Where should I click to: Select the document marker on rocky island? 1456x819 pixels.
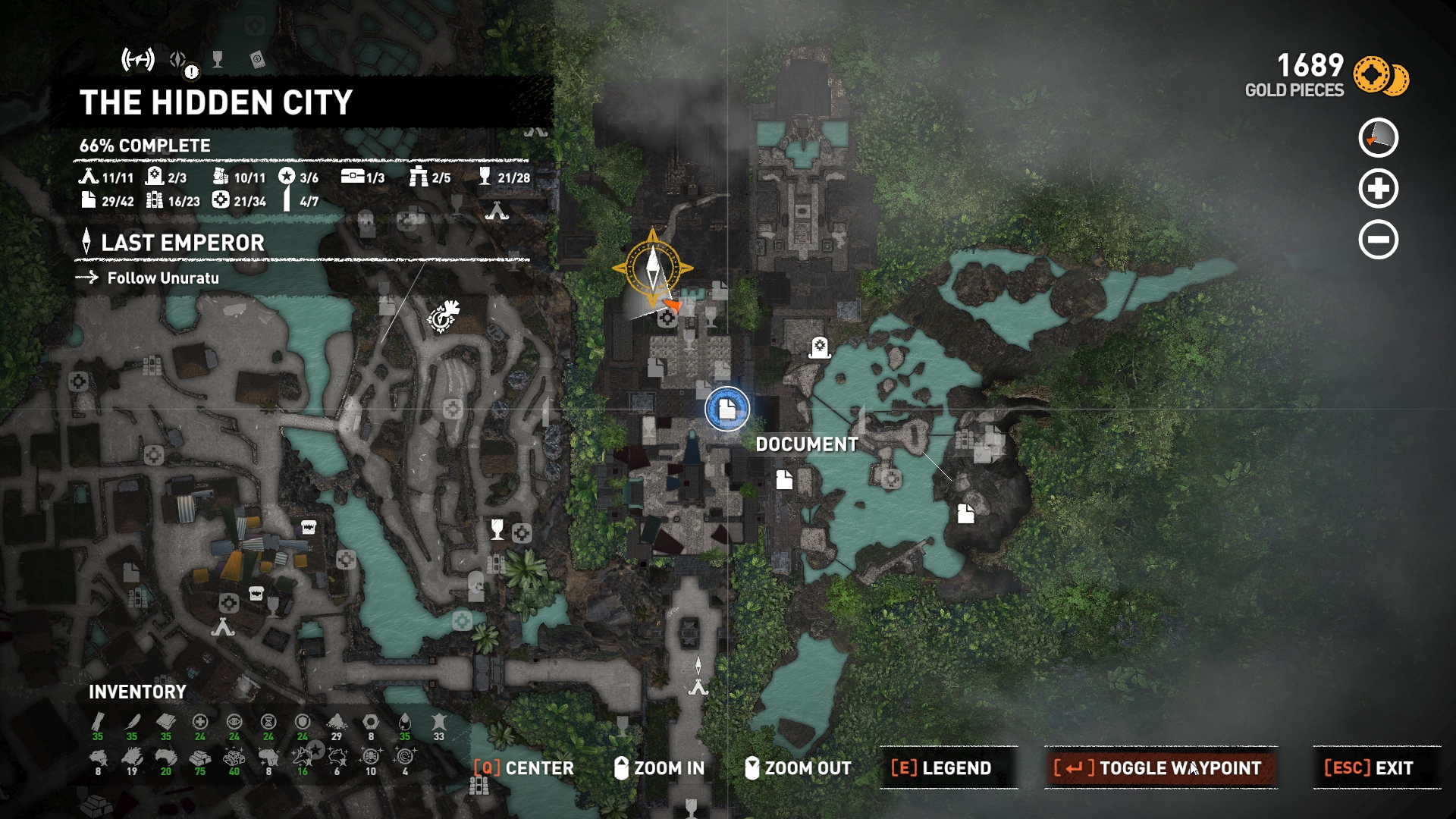[965, 513]
